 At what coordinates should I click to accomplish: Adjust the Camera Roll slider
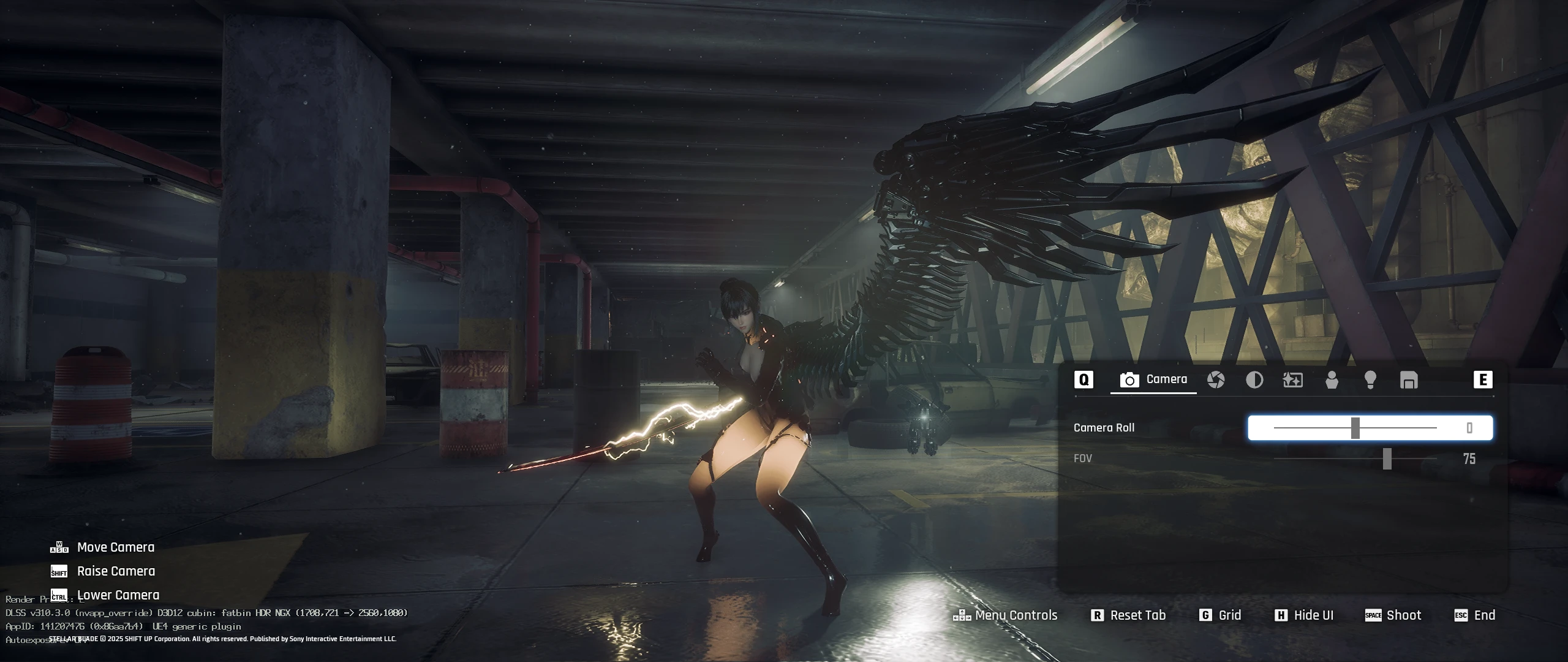[x=1355, y=428]
